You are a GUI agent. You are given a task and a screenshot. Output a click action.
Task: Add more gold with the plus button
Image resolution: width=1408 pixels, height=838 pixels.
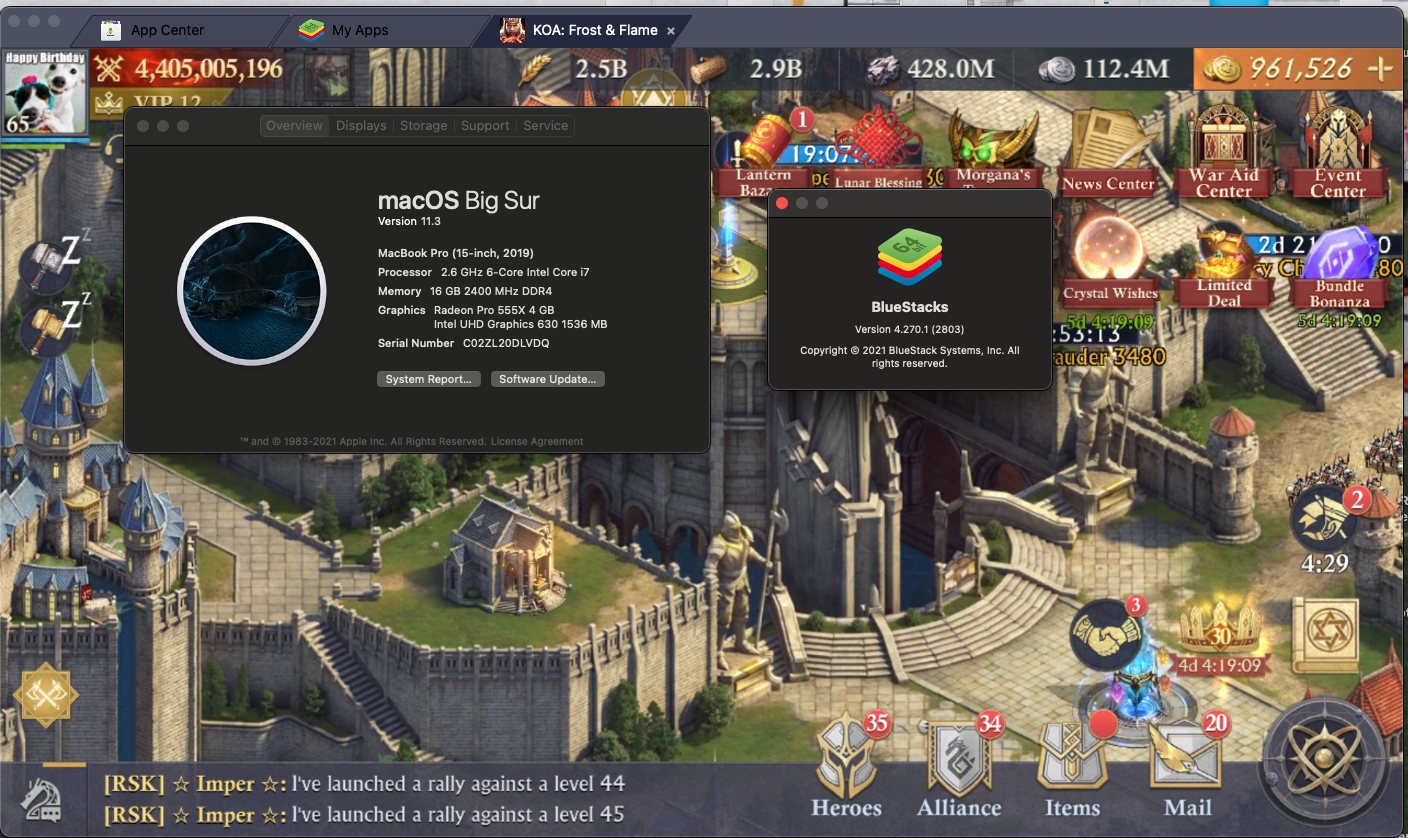[x=1380, y=68]
